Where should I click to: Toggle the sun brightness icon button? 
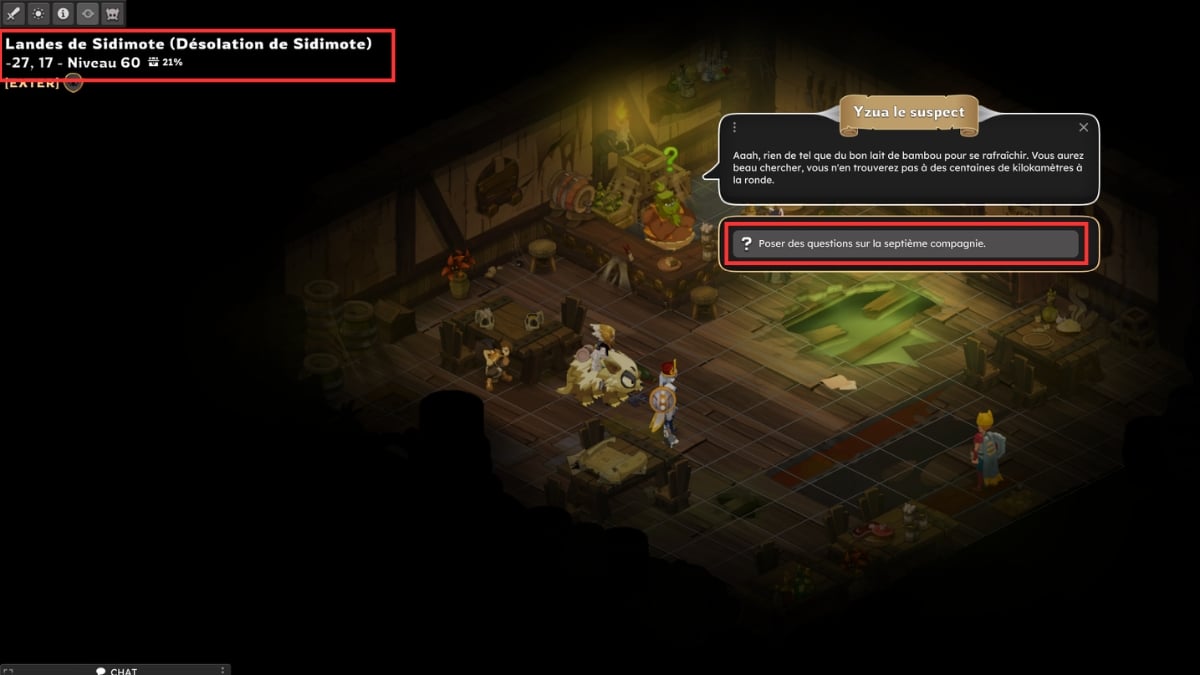[39, 14]
